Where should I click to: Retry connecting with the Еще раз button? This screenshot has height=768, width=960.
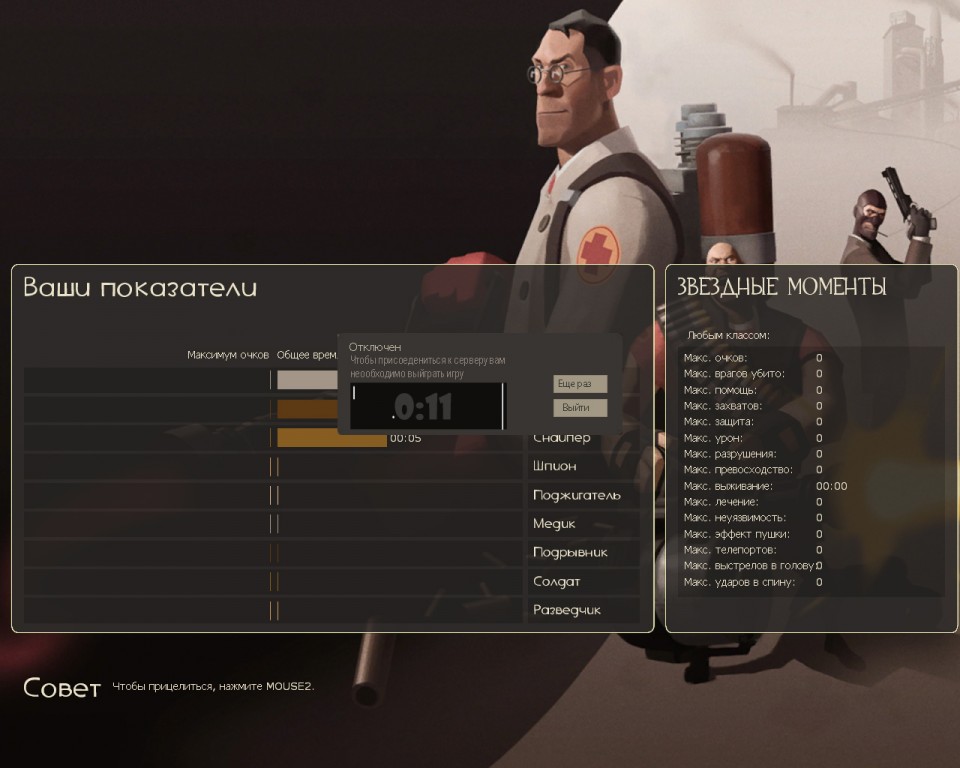coord(580,384)
